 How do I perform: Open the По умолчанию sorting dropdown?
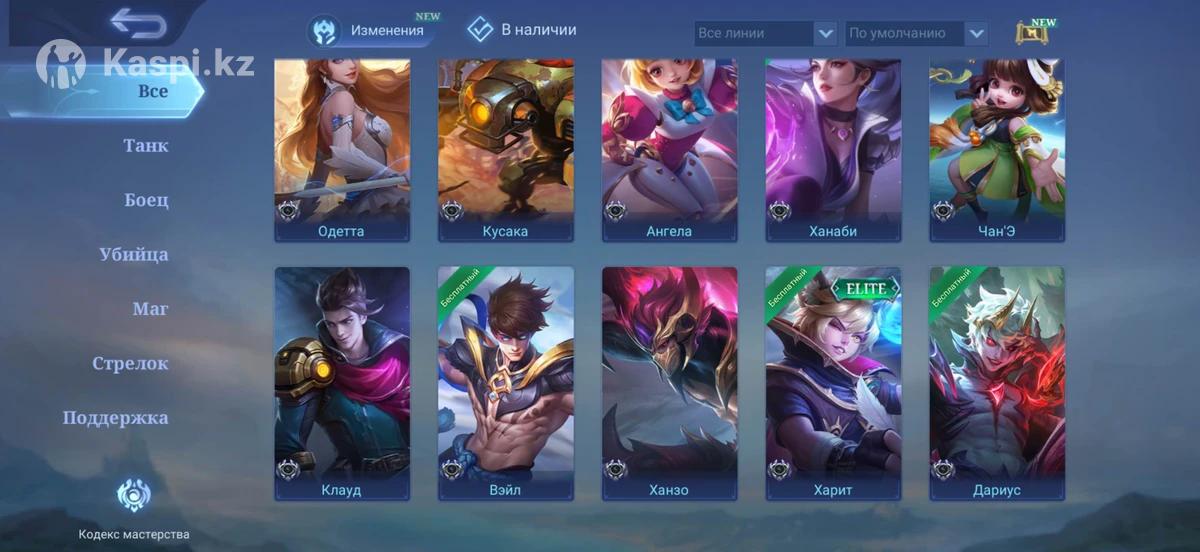coord(917,33)
